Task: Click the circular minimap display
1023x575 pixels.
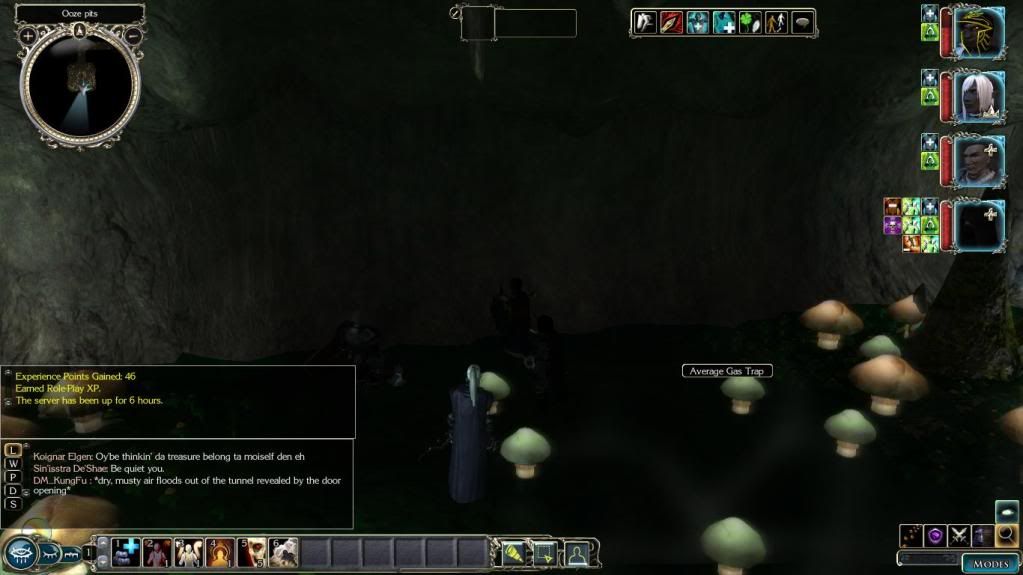Action: (x=81, y=83)
